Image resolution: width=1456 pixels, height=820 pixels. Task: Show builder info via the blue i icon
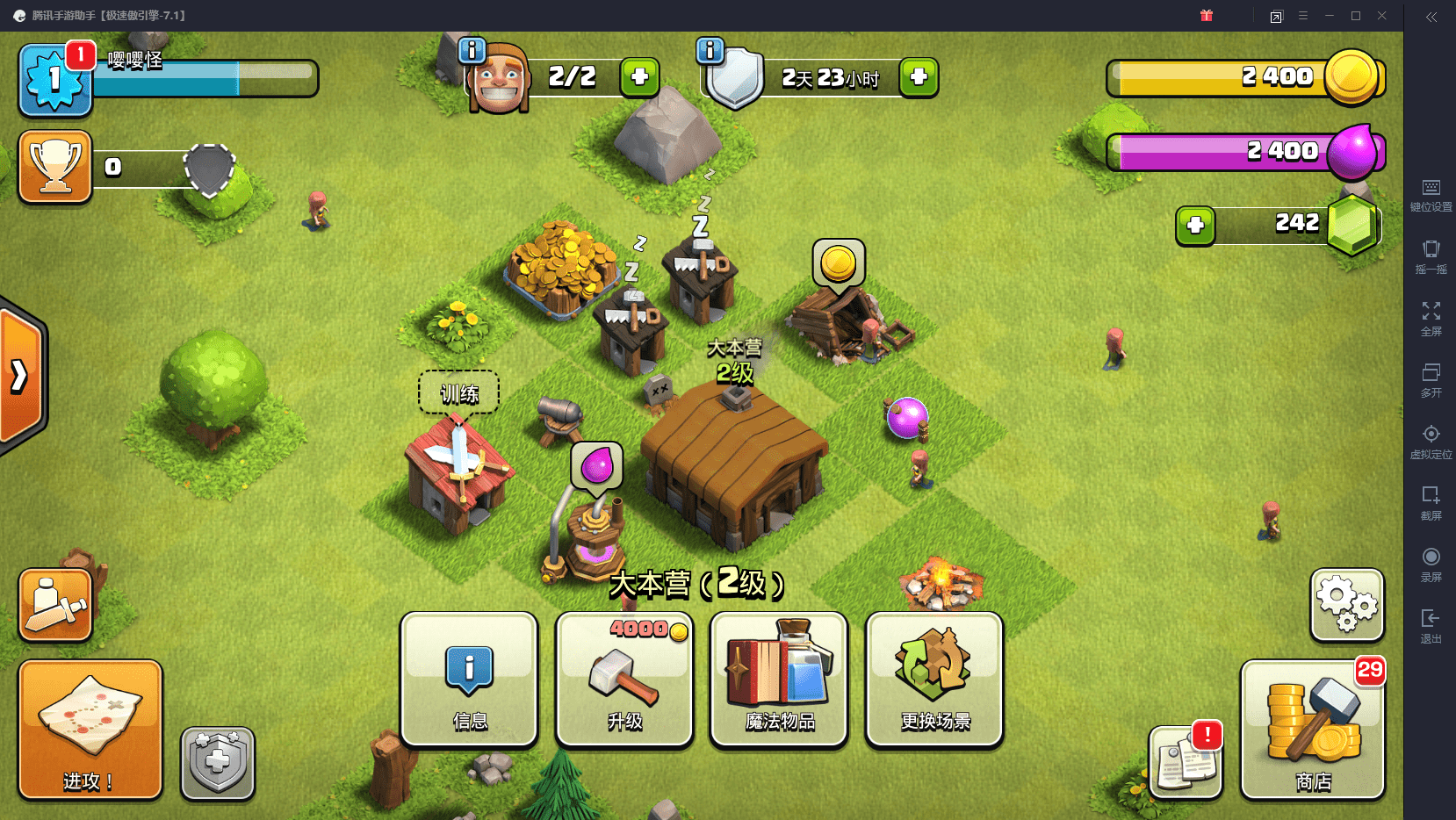click(472, 50)
